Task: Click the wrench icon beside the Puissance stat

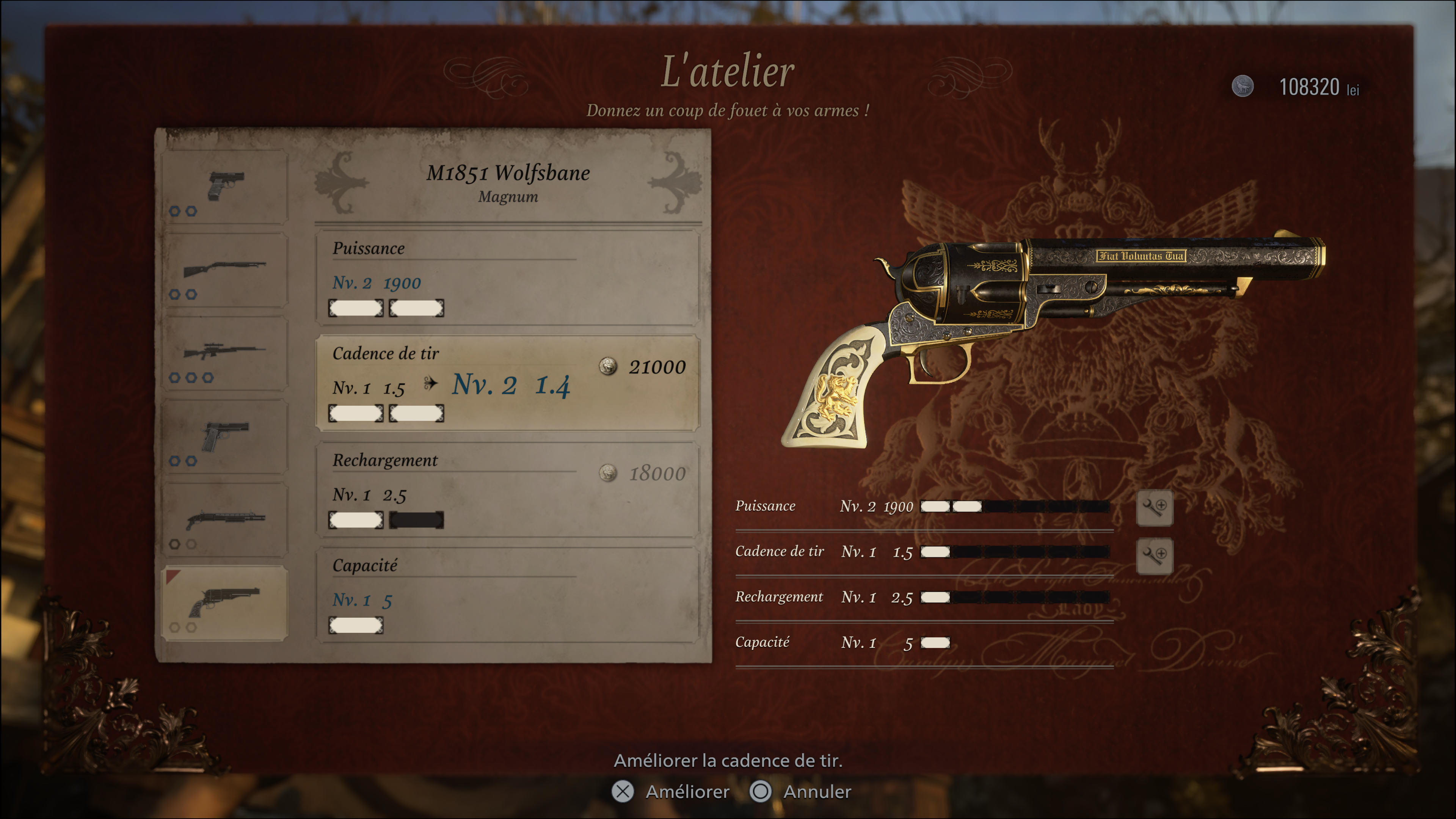Action: click(1154, 507)
